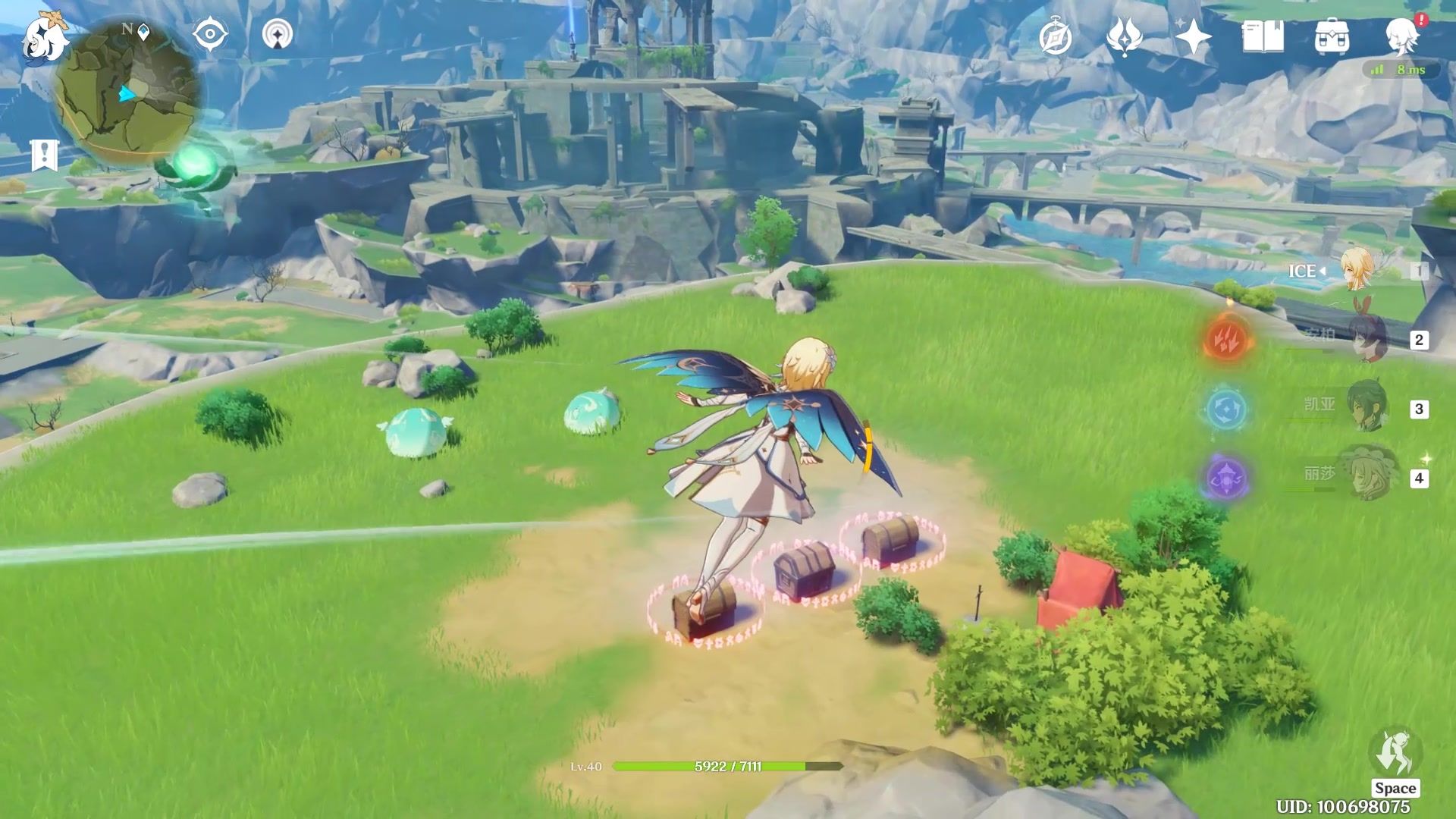Select the blonde party member labeled ICE
The height and width of the screenshot is (819, 1456).
tap(1357, 271)
